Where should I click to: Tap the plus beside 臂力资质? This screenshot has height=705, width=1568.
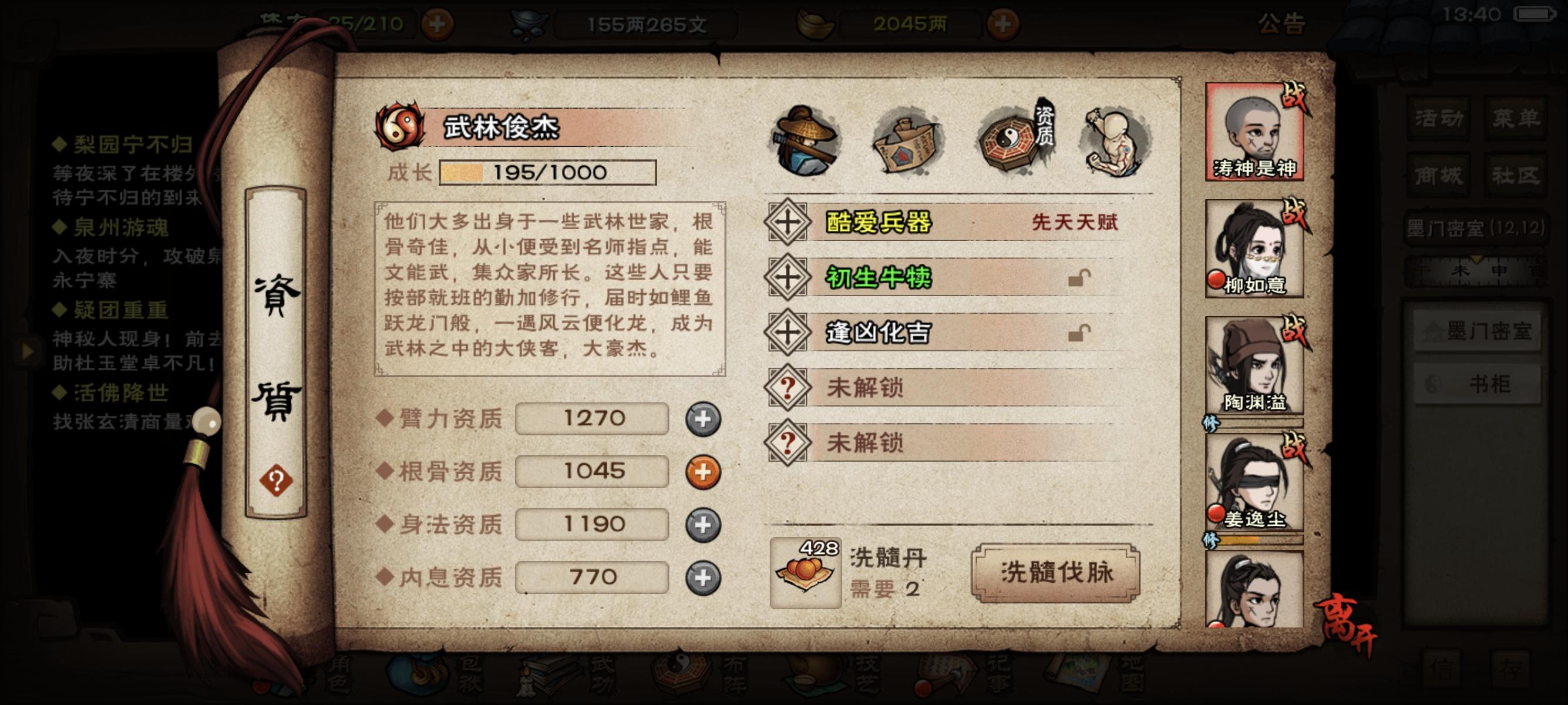coord(705,419)
